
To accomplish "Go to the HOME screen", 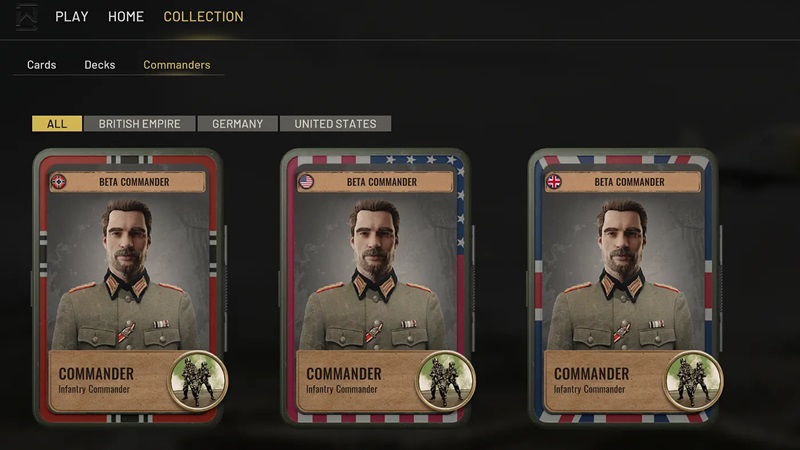I will tap(126, 17).
